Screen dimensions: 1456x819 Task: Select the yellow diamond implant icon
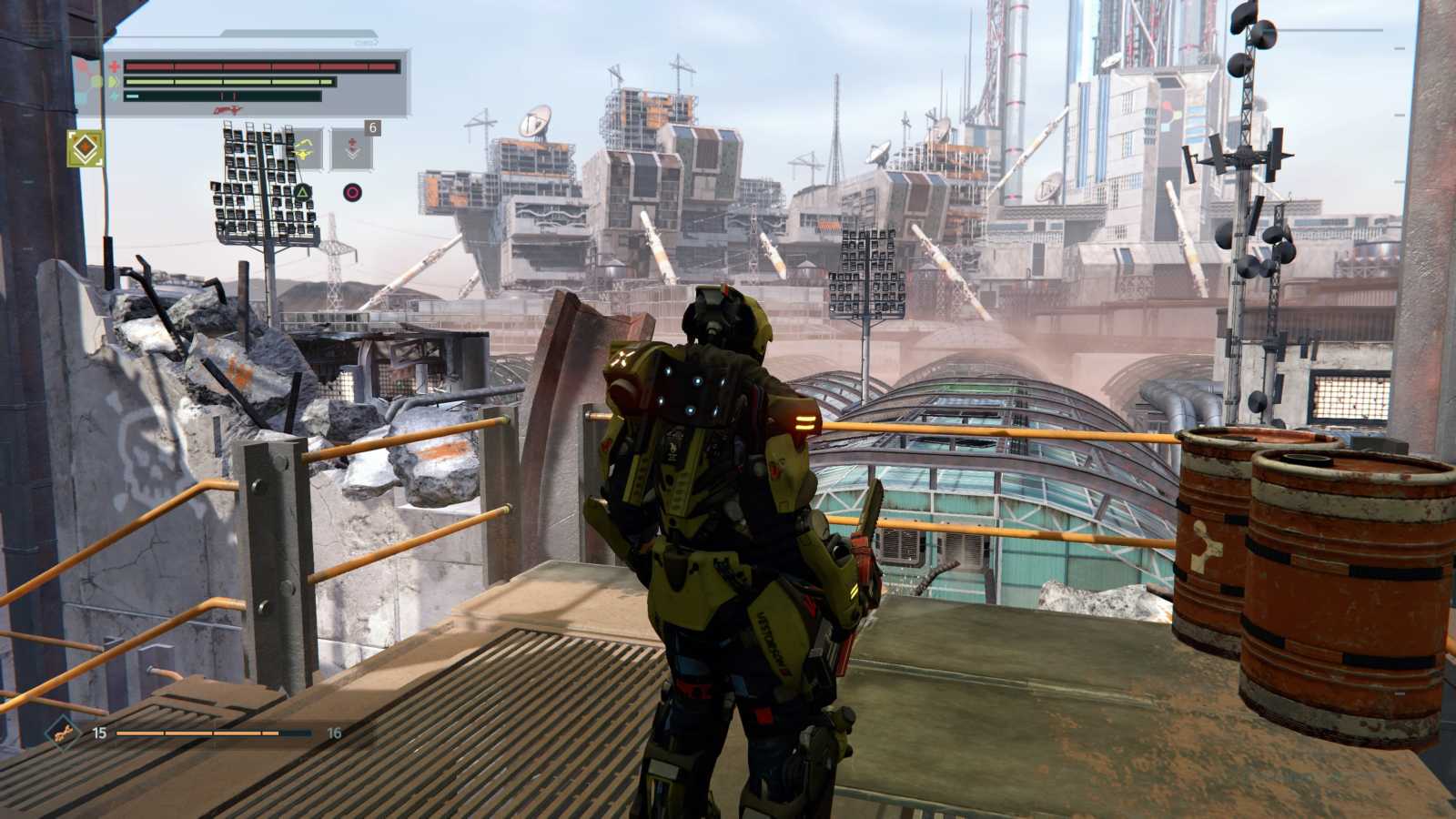click(x=86, y=148)
